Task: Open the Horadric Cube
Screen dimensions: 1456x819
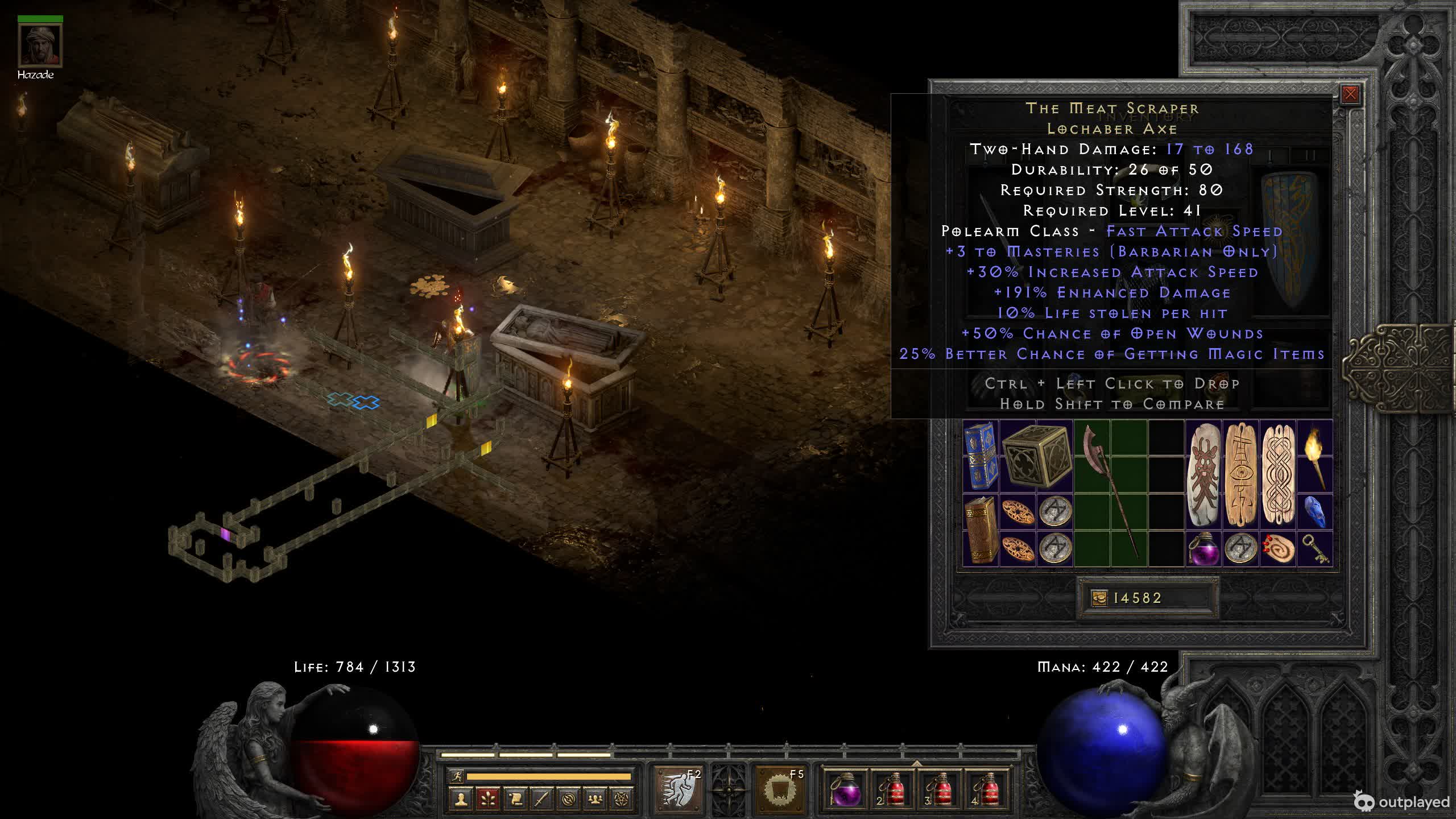Action: (1036, 456)
